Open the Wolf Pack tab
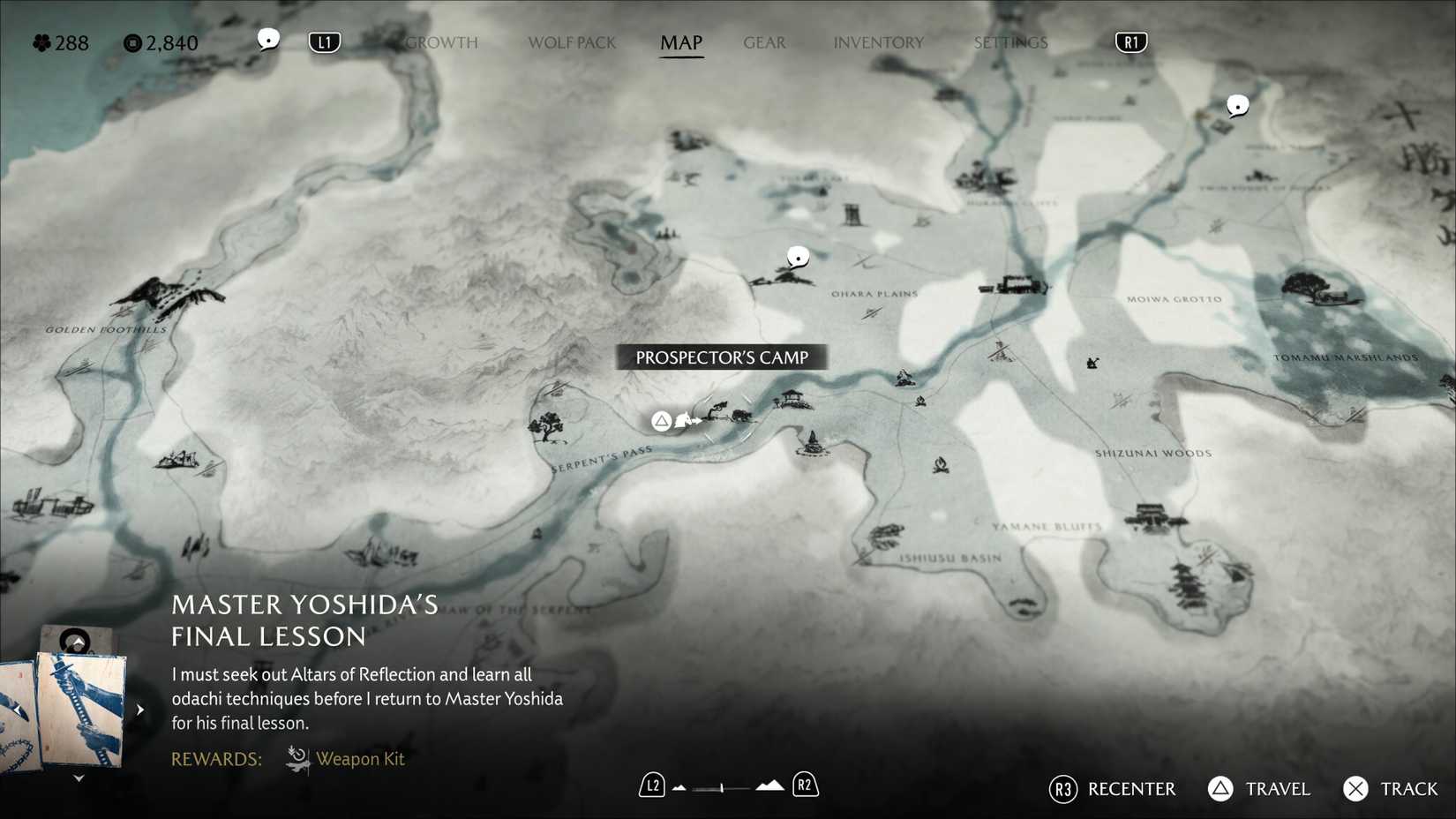 (x=572, y=42)
